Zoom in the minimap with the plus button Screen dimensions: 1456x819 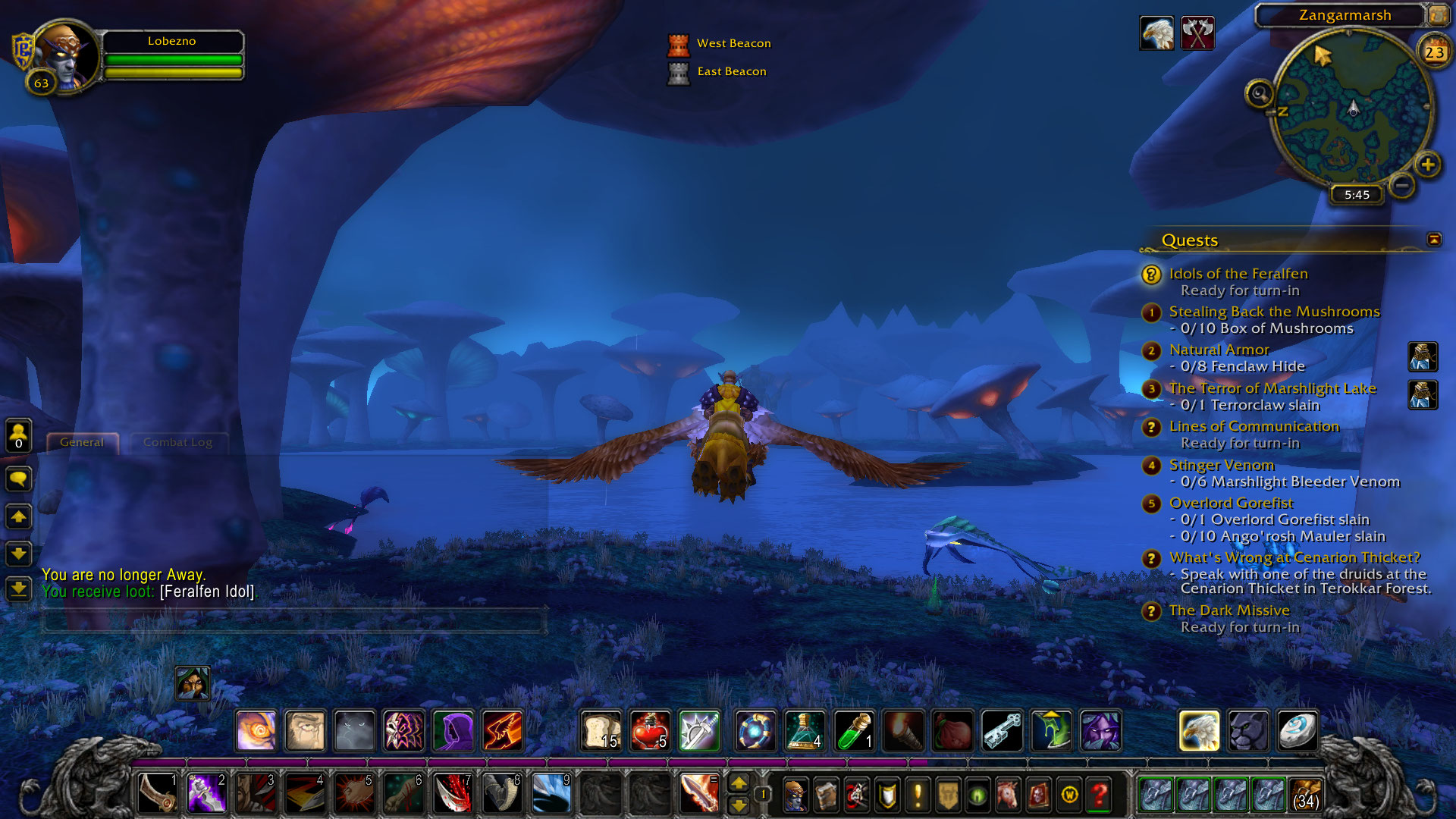pyautogui.click(x=1427, y=165)
